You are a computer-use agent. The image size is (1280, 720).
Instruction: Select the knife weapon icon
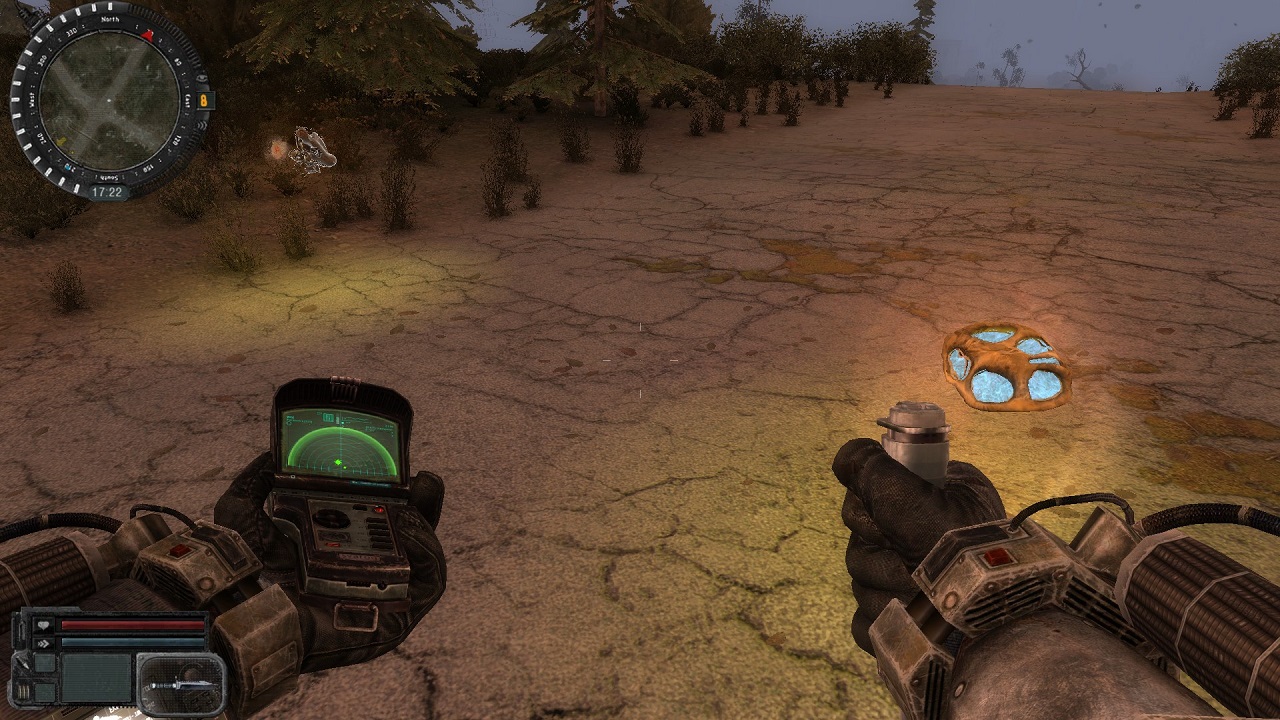point(180,683)
